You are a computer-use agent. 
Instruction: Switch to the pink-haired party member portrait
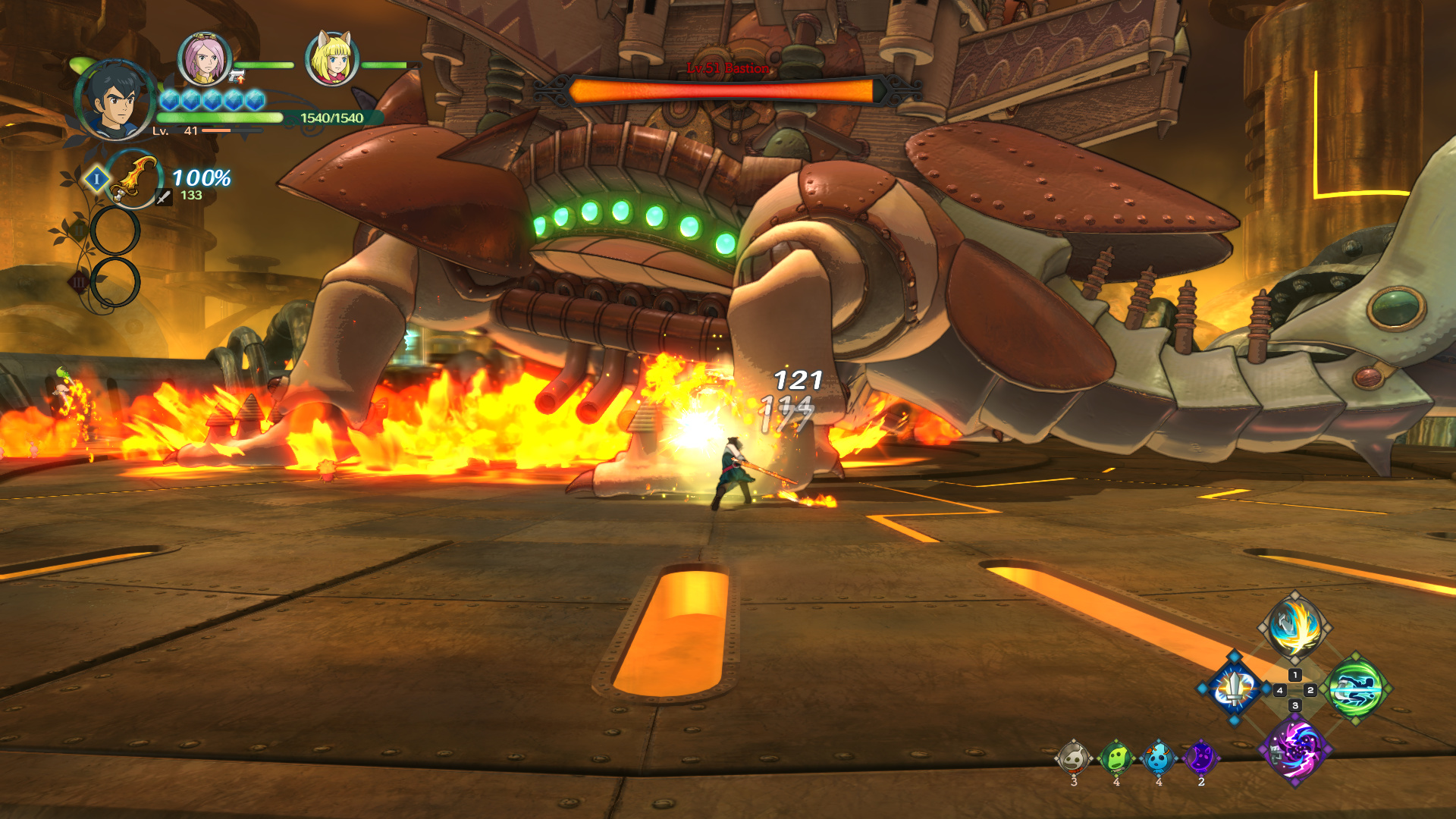204,58
